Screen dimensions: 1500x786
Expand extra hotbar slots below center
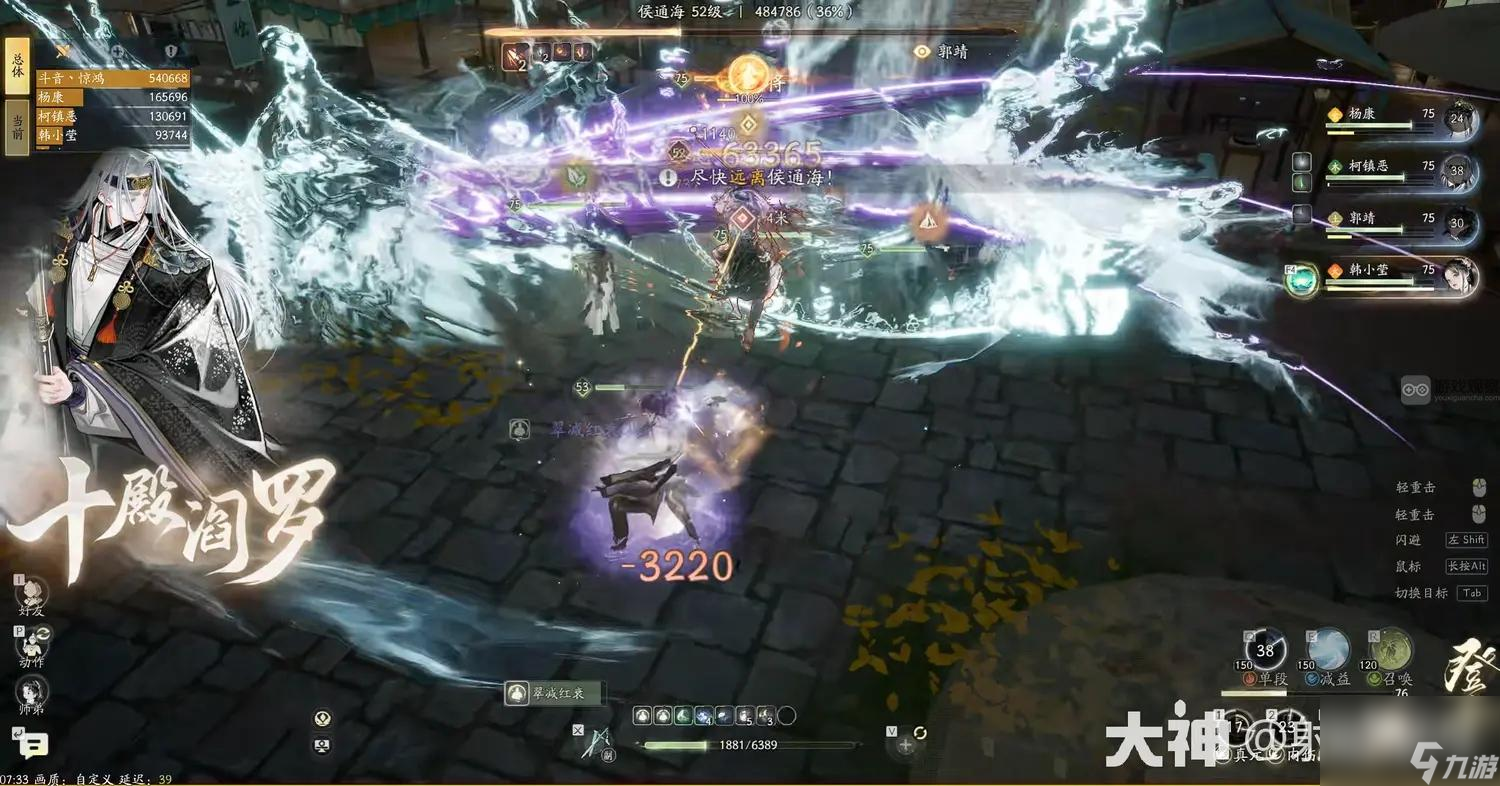(787, 715)
